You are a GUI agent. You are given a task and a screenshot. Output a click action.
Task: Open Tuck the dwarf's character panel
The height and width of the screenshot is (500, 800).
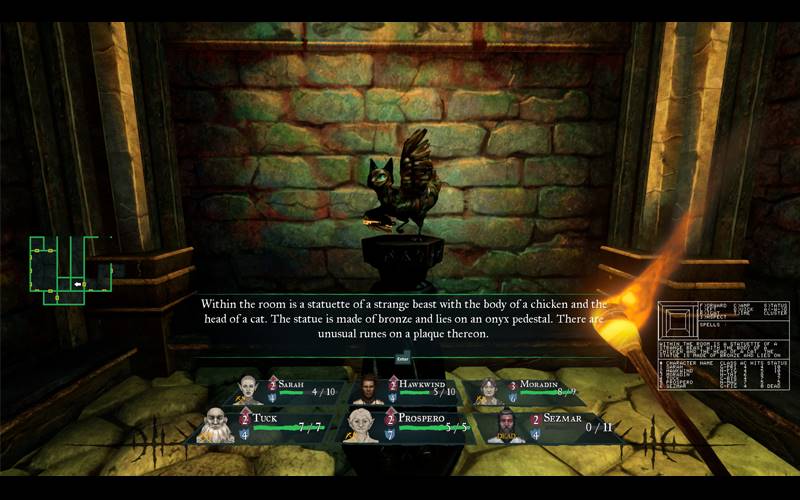click(x=219, y=424)
